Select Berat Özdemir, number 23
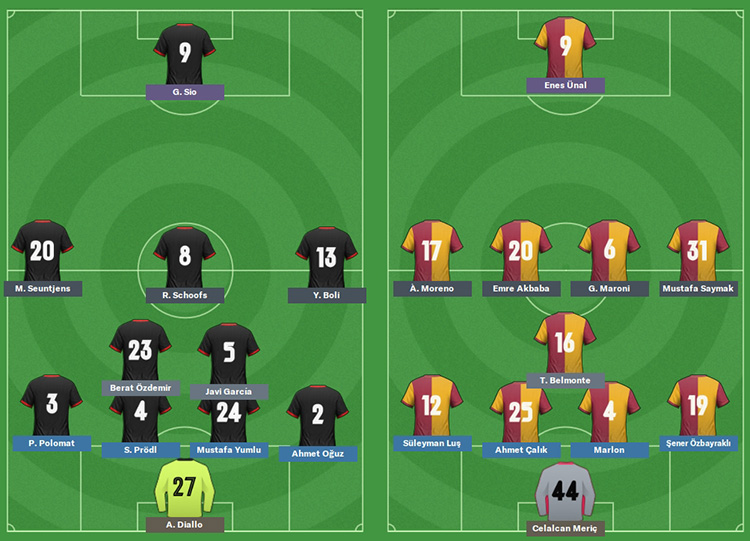 [141, 349]
